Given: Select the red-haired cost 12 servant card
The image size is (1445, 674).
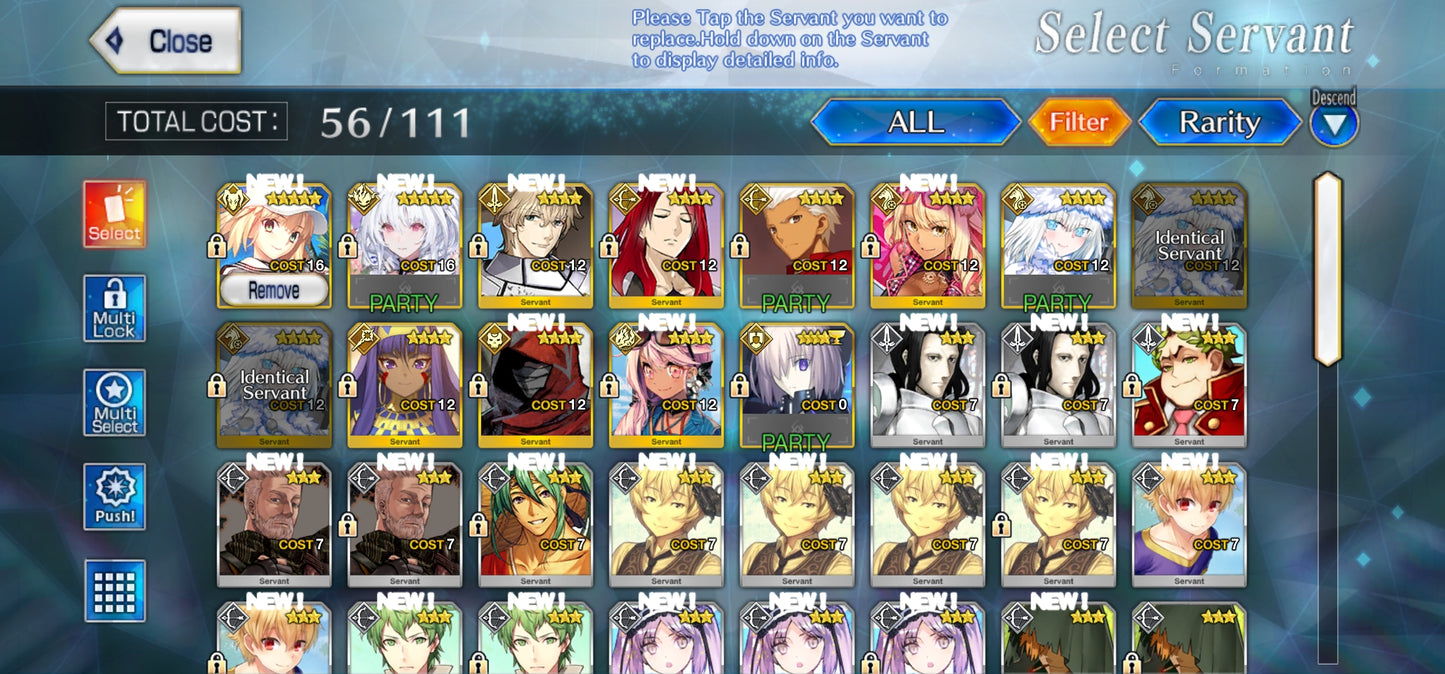Looking at the screenshot, I should (x=666, y=243).
